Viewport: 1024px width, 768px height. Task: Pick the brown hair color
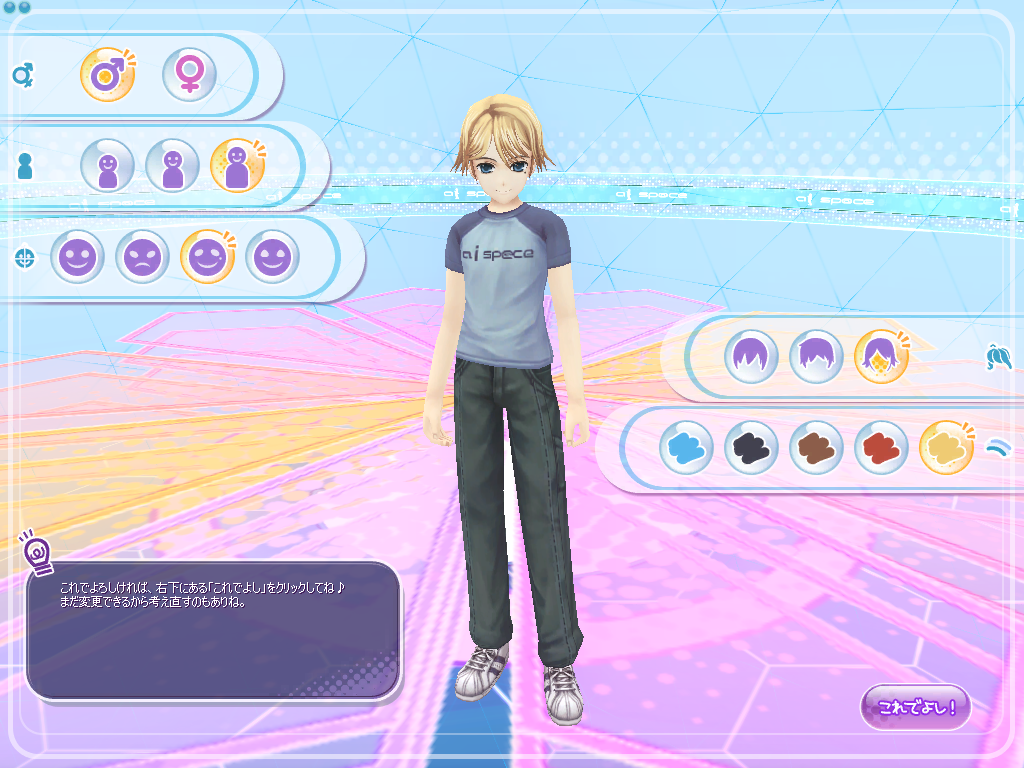pos(816,447)
